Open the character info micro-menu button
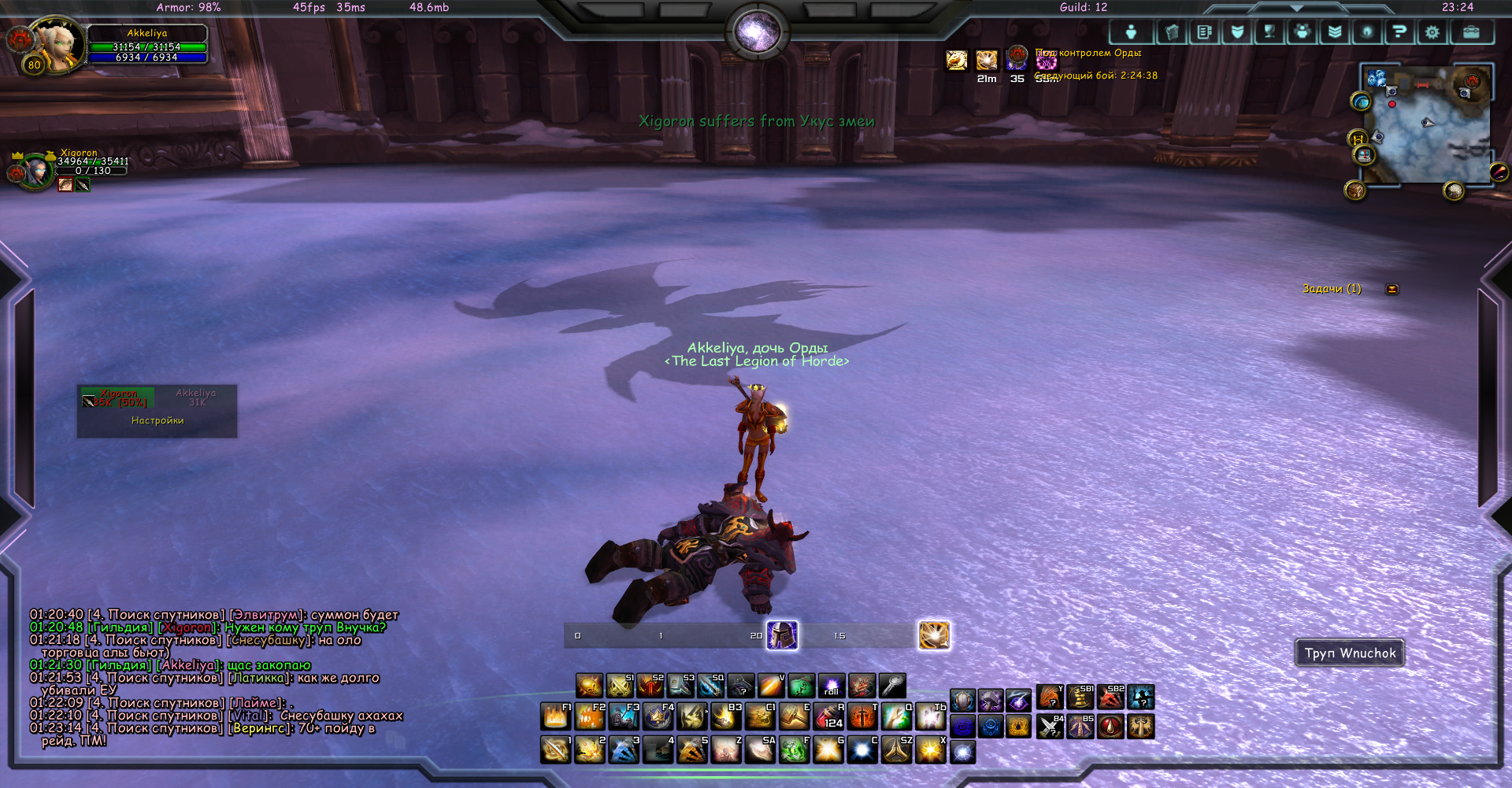 (1131, 32)
